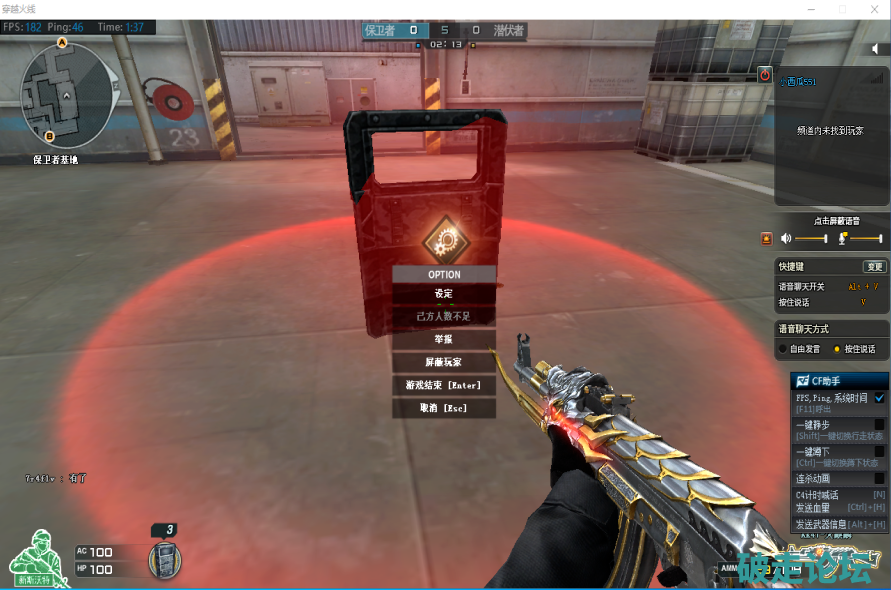Open 设定 in the OPTION menu
Screen dimensions: 891x590
(x=444, y=293)
